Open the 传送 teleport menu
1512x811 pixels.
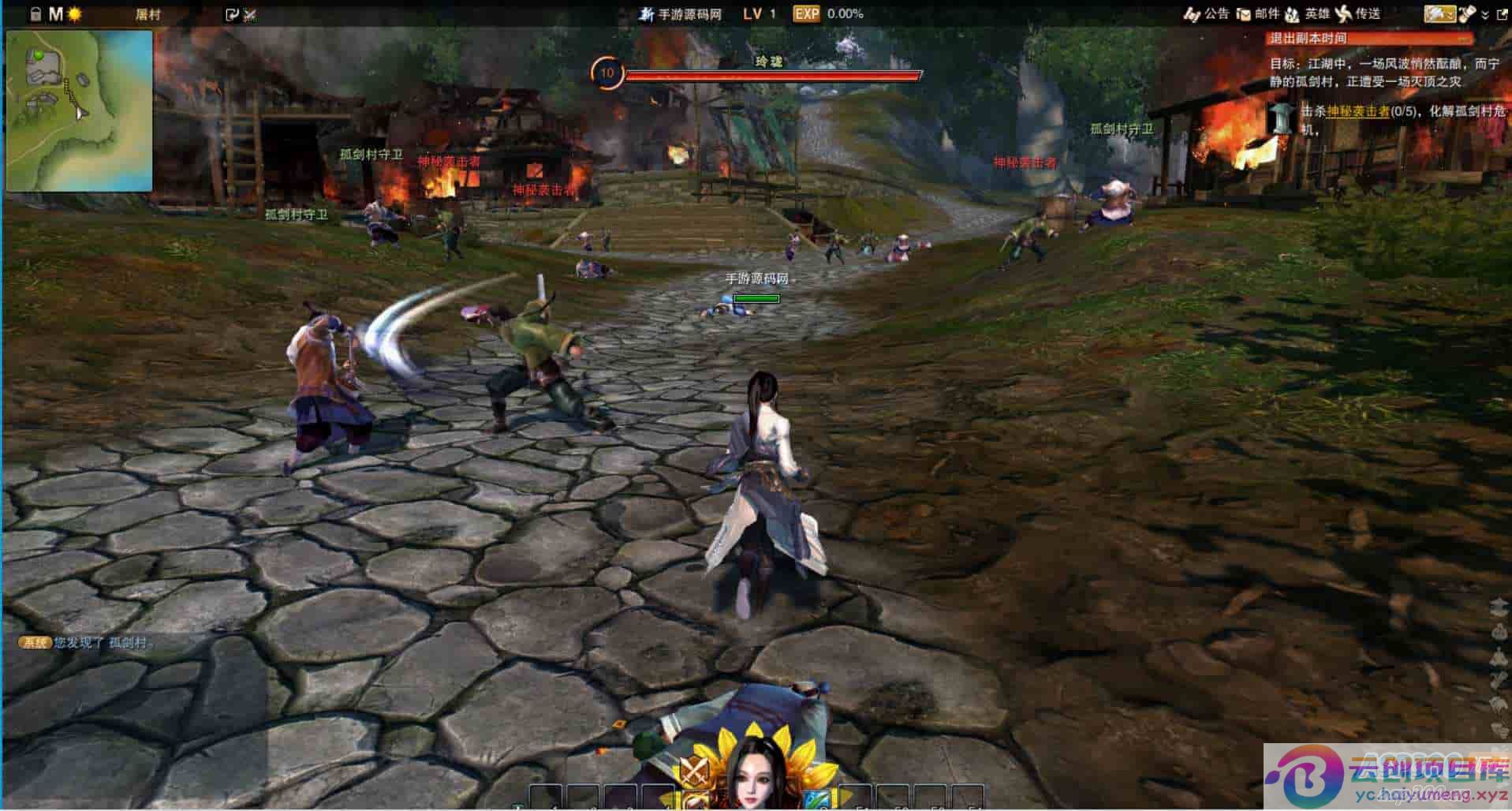coord(1358,13)
